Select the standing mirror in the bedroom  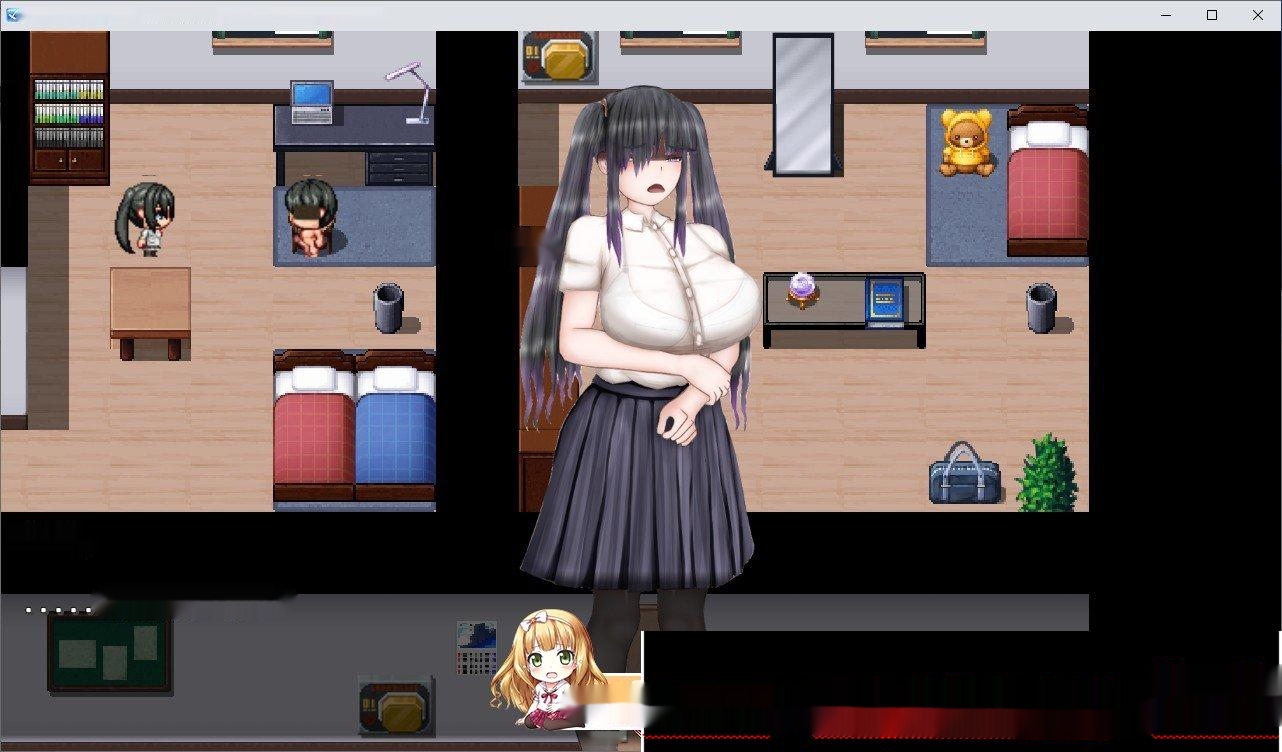802,105
